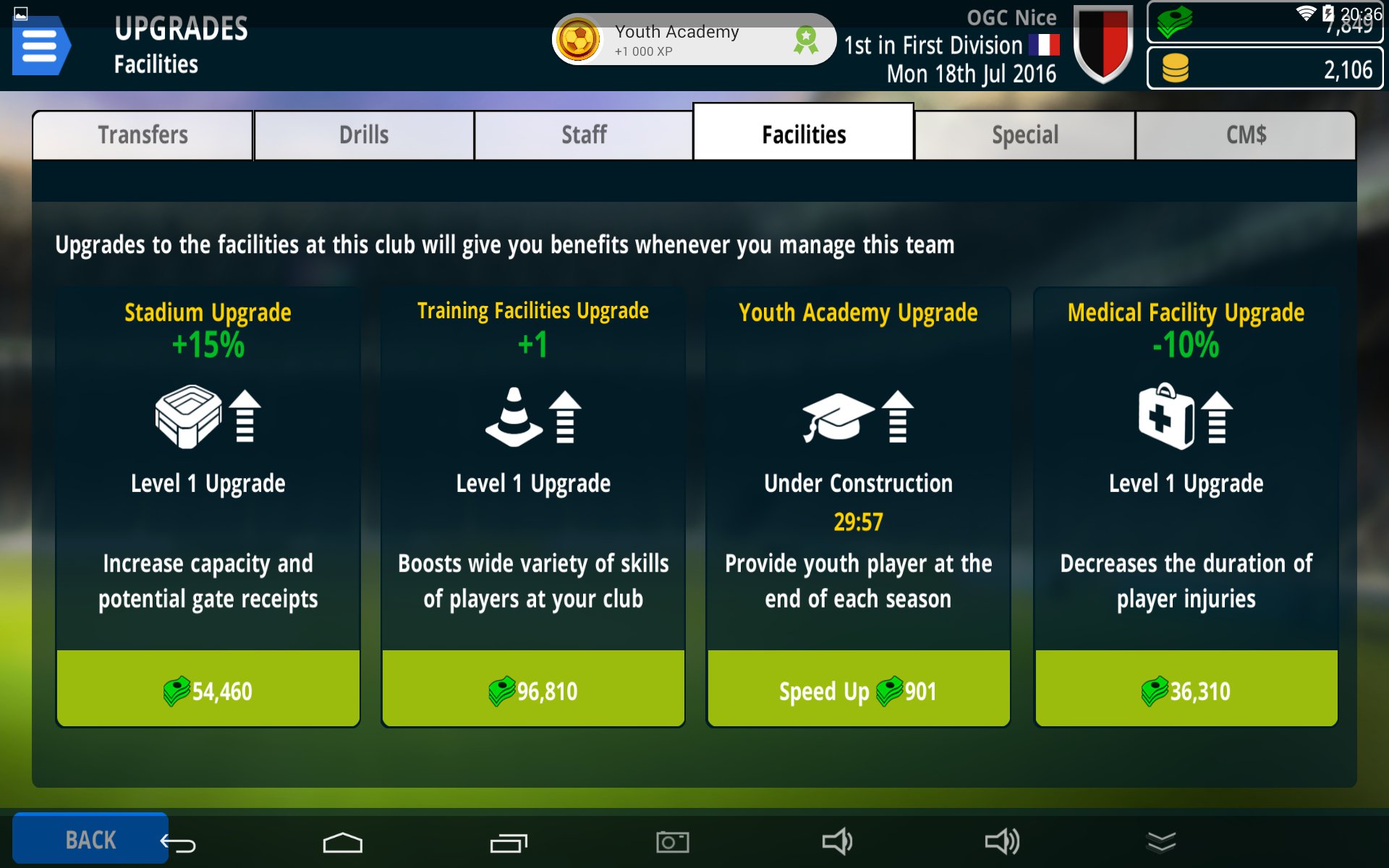
Task: Click the blue BACK button
Action: point(90,839)
